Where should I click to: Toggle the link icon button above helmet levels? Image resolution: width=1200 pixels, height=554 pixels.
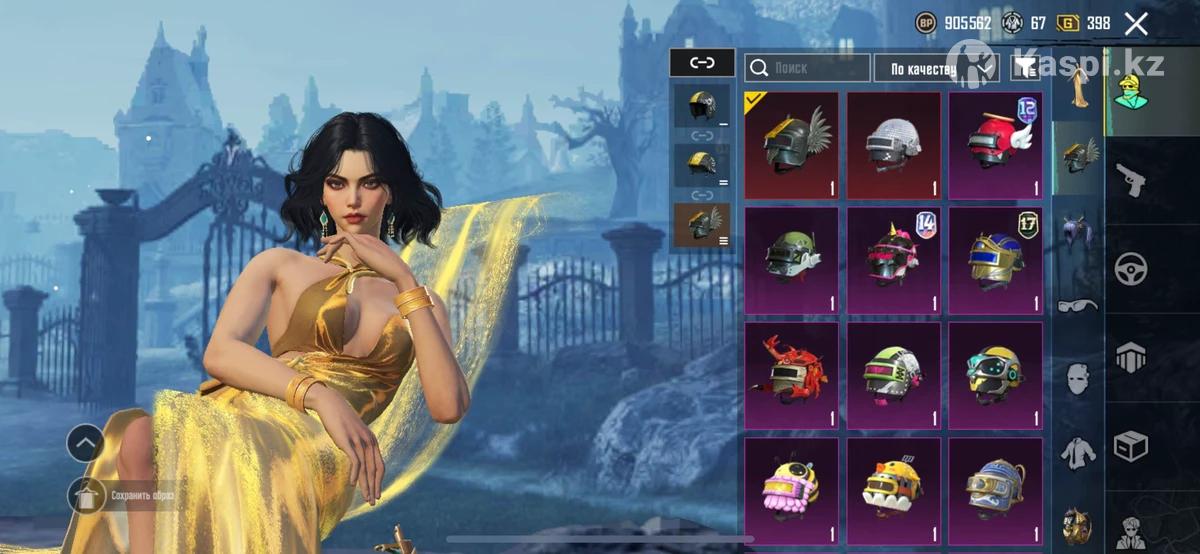(702, 63)
